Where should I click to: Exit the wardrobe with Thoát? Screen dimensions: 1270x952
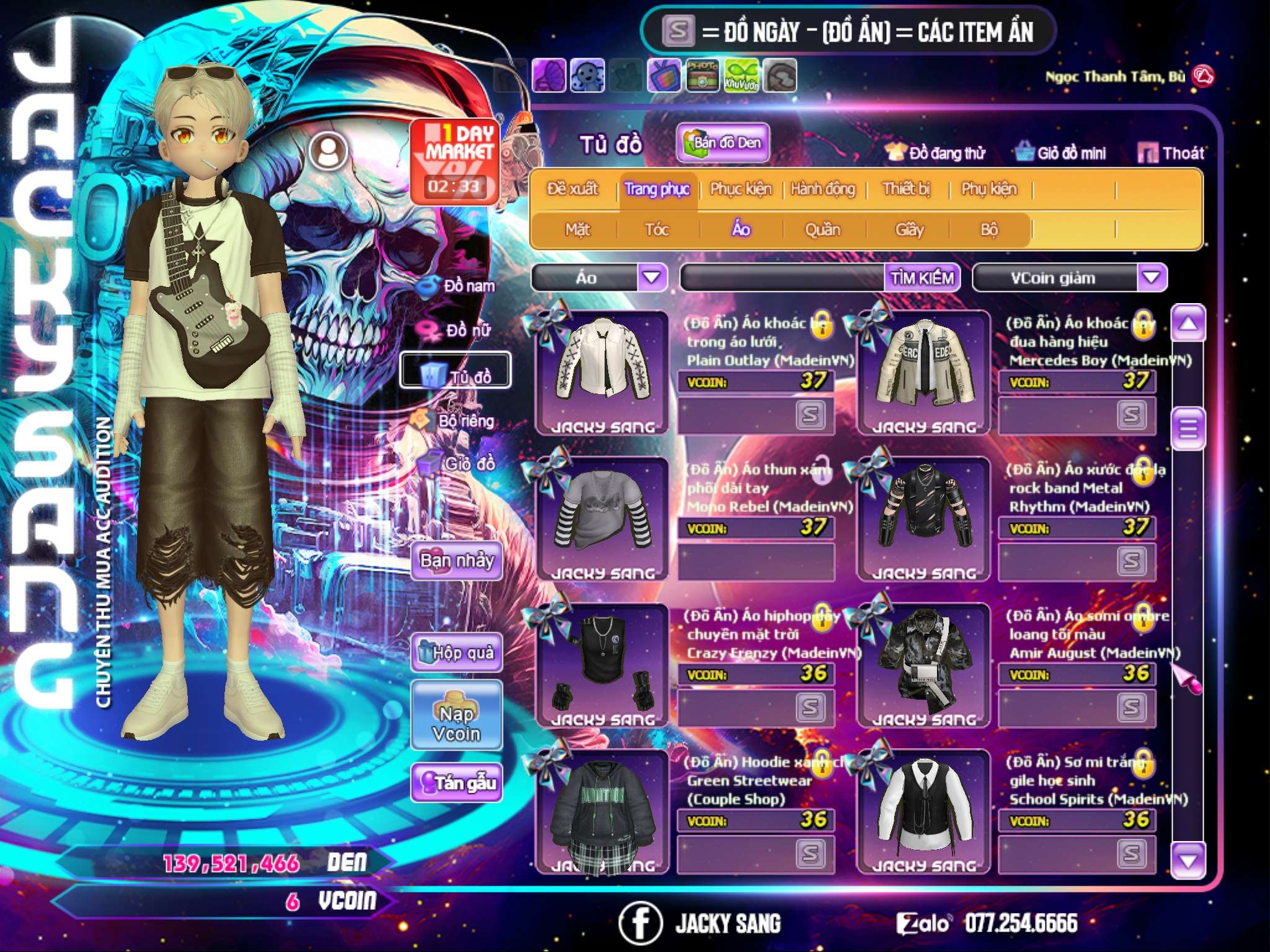click(x=1171, y=152)
